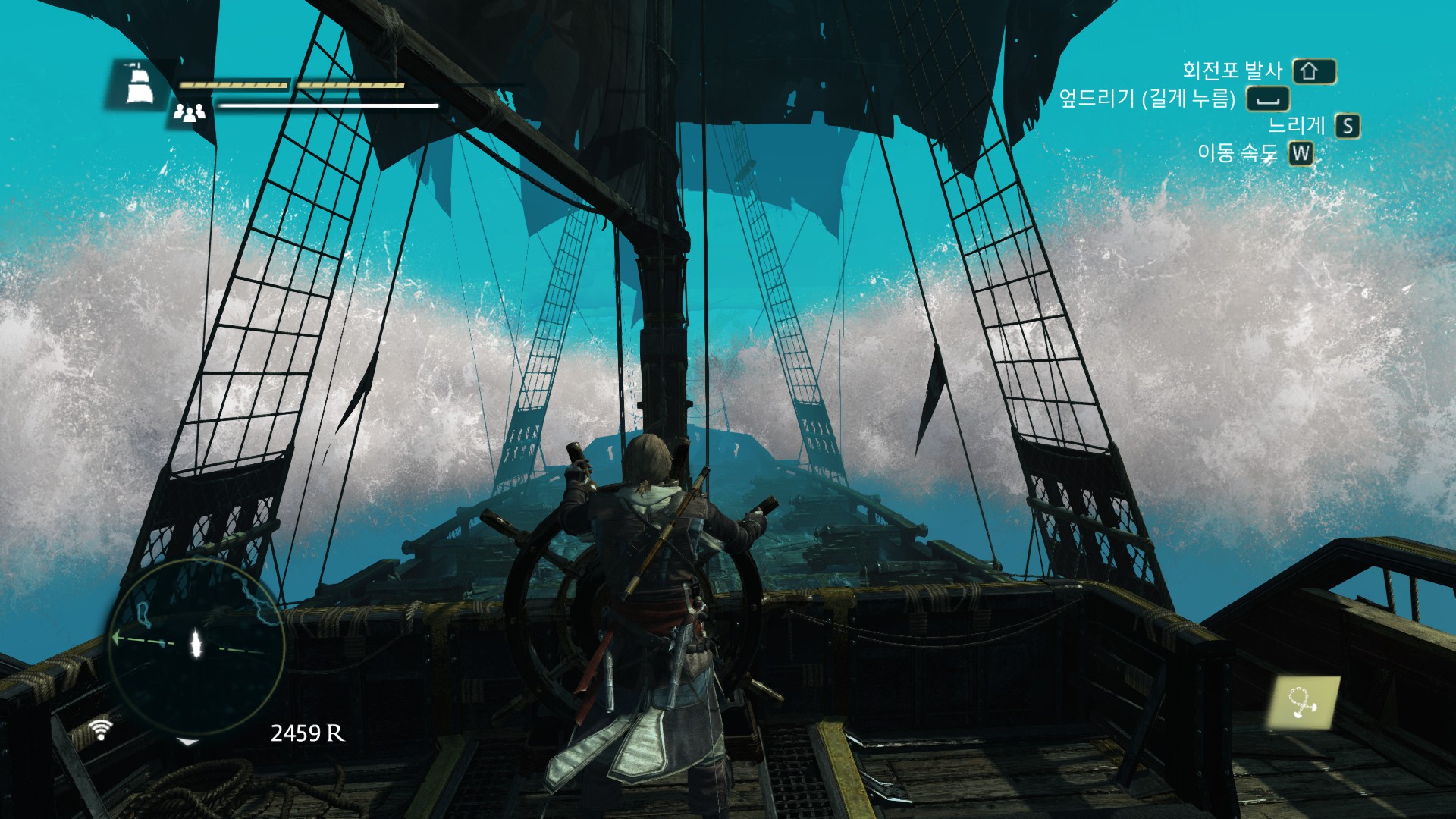Click the crew members icon
The image size is (1456, 819).
tap(189, 113)
